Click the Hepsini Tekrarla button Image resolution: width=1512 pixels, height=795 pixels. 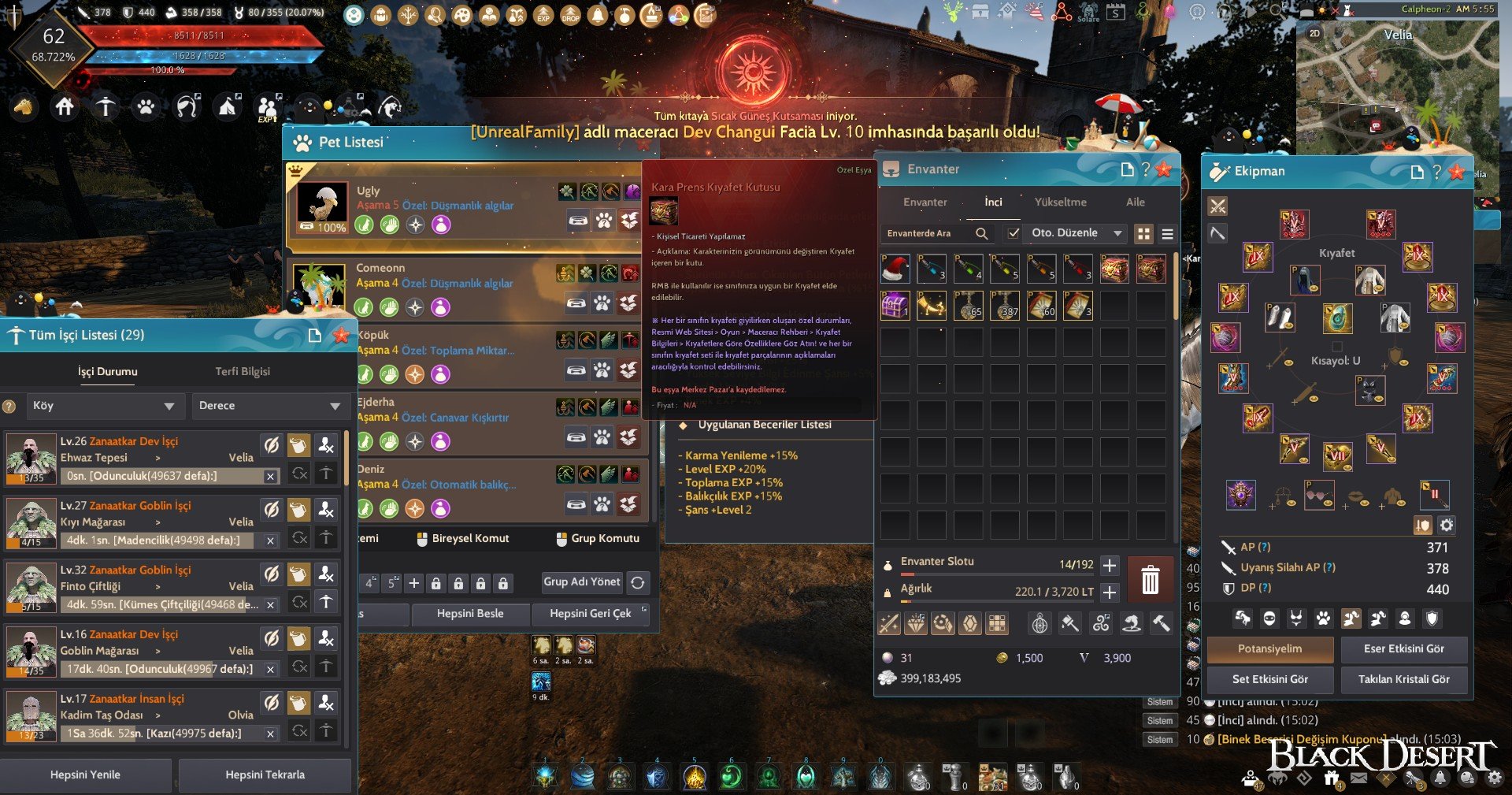point(265,775)
